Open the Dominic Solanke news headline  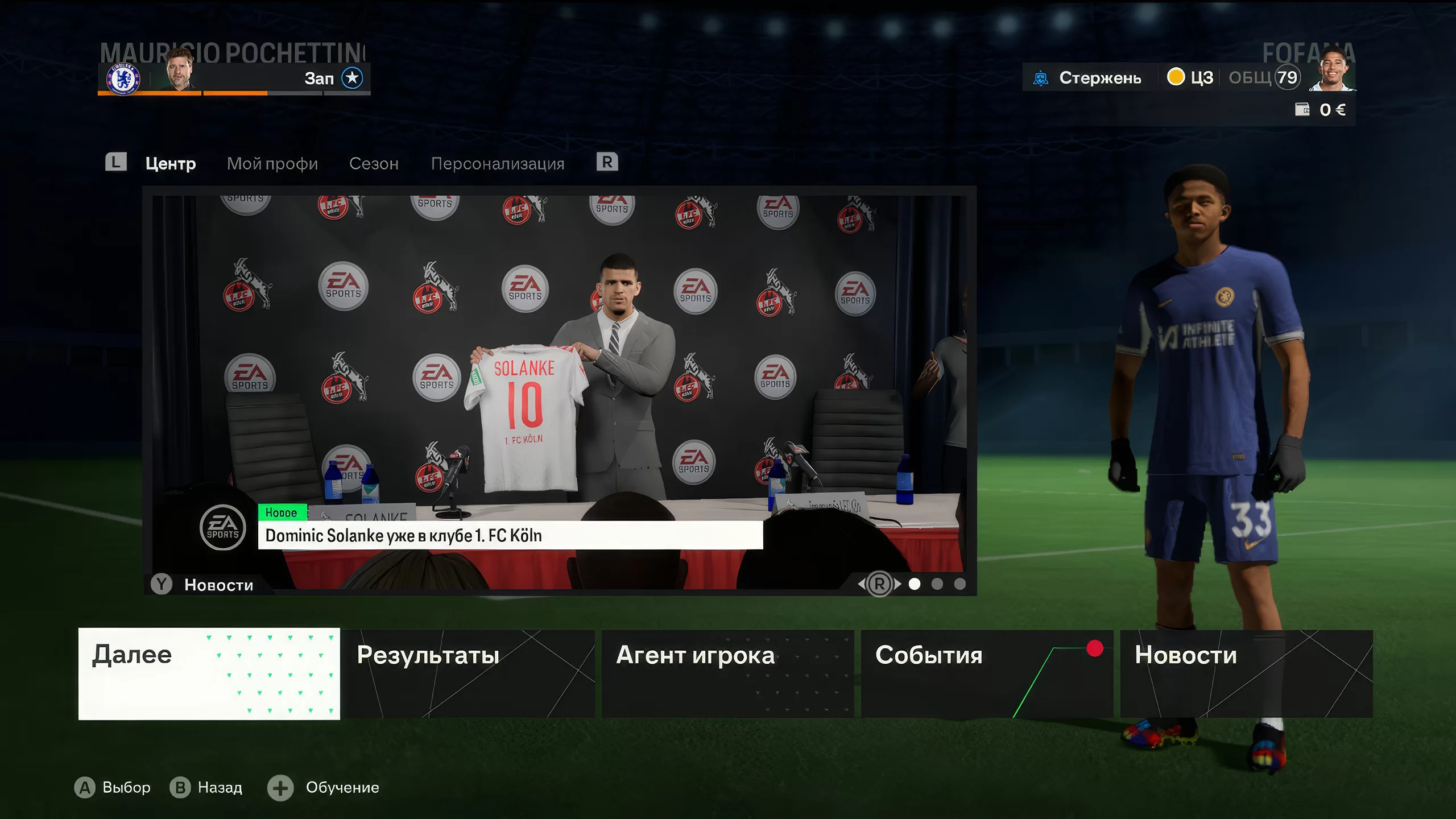coord(510,535)
